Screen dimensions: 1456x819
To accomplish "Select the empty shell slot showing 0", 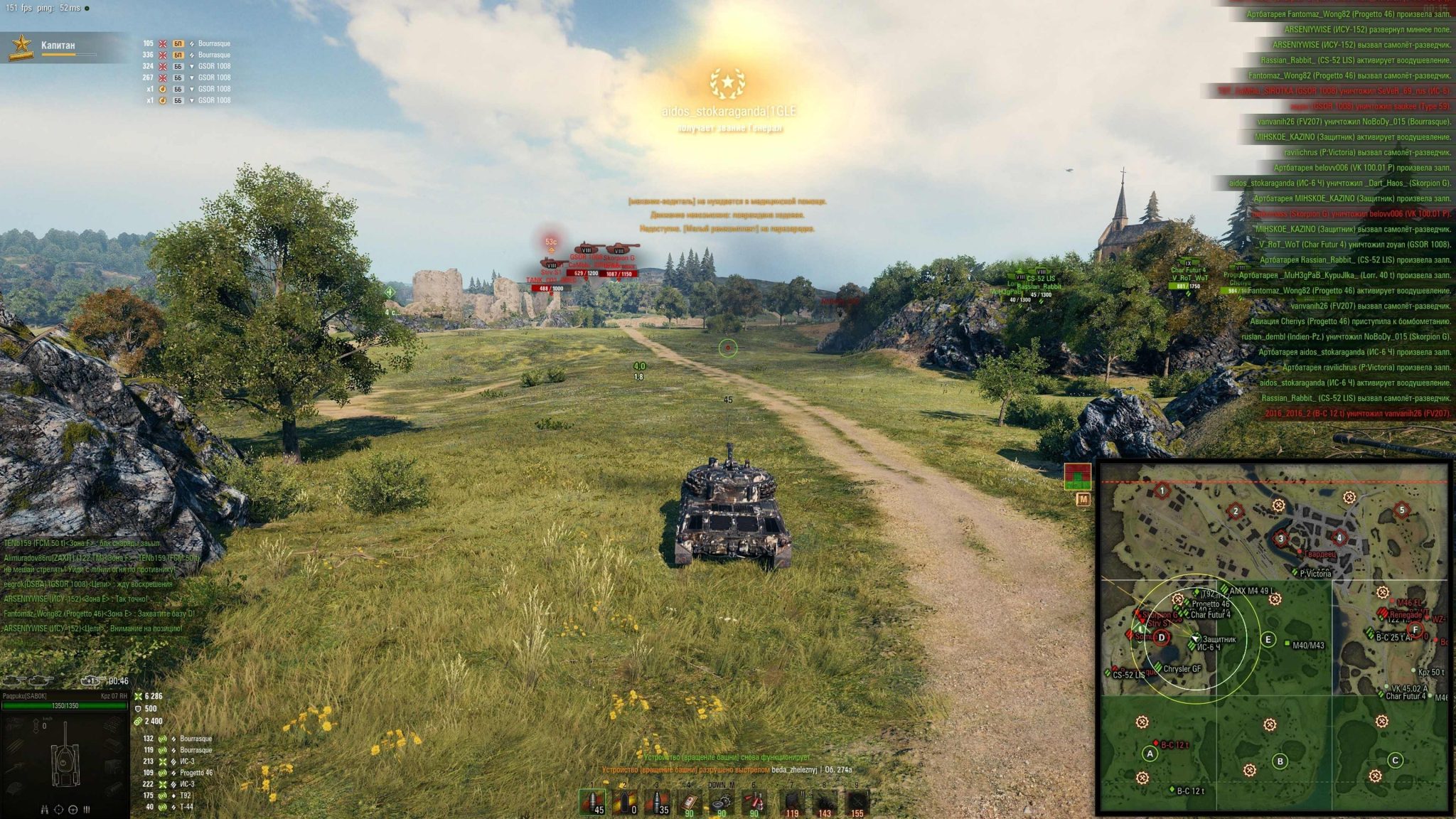I will 624,802.
